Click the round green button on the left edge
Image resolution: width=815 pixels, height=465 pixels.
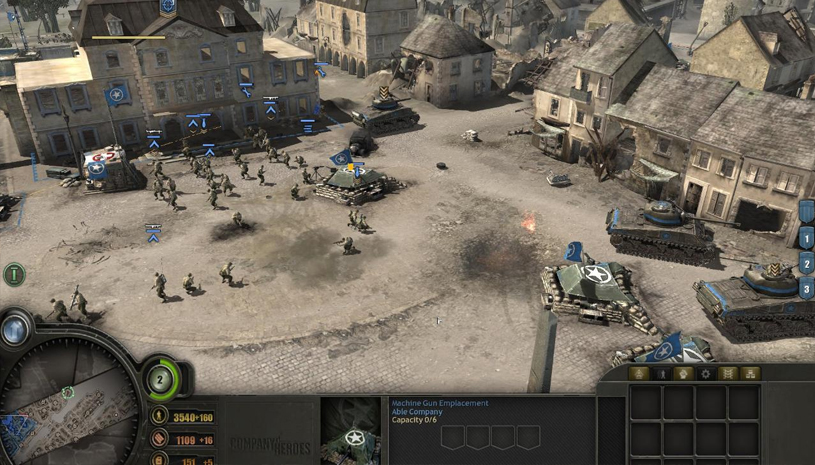coord(14,272)
